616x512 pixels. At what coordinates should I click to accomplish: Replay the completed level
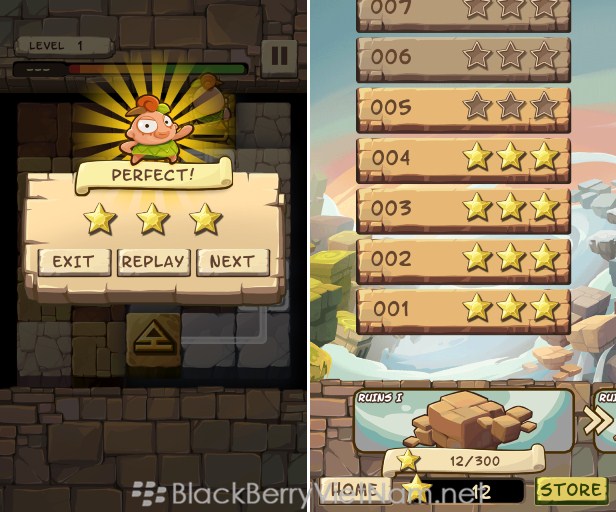pyautogui.click(x=153, y=262)
